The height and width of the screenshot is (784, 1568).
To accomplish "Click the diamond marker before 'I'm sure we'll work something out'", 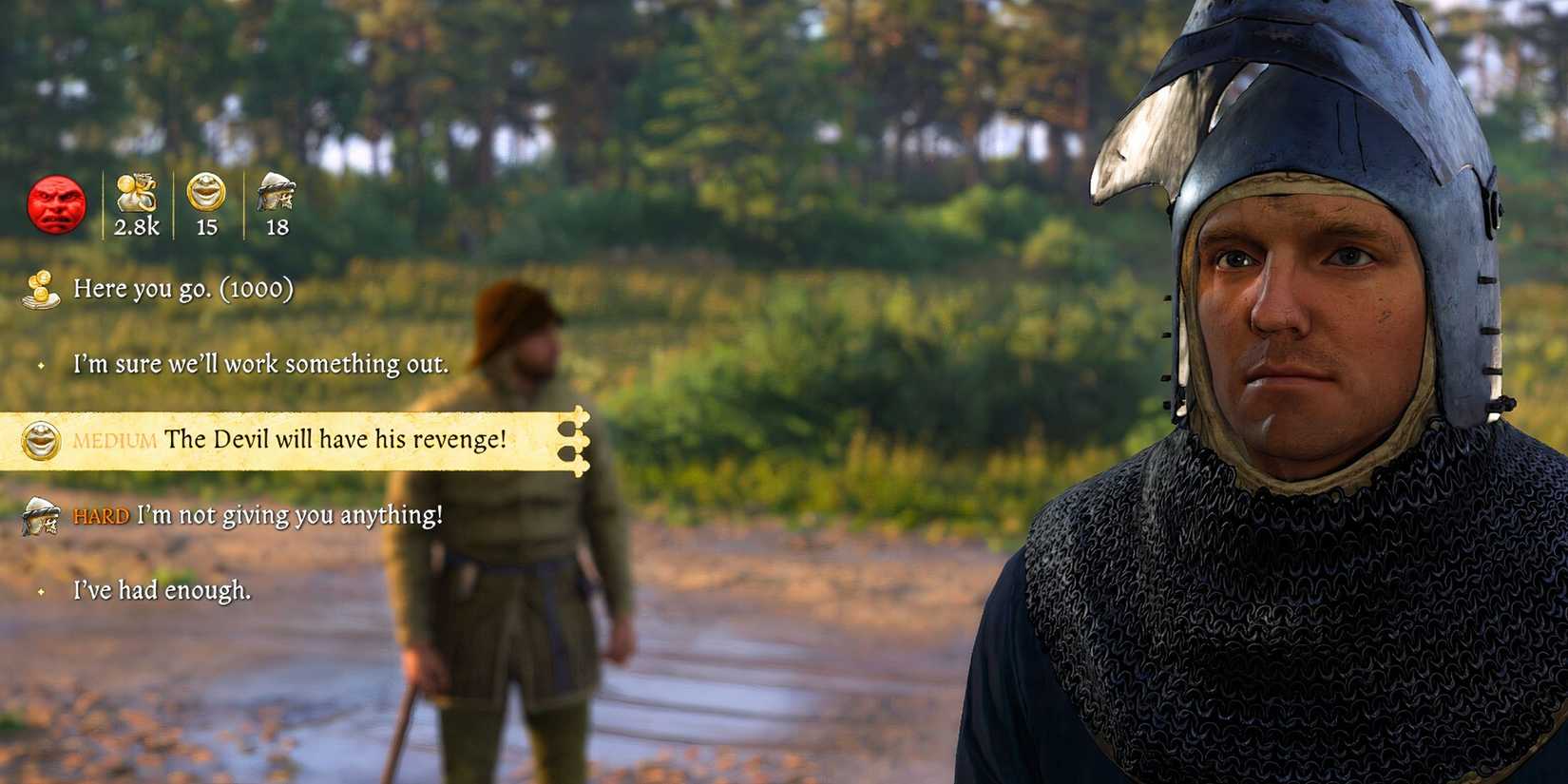I will coord(40,364).
